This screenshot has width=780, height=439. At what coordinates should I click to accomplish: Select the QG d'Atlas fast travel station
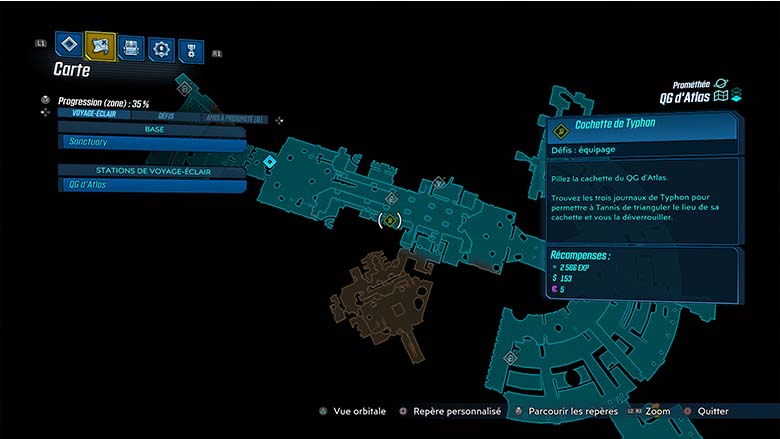pyautogui.click(x=152, y=185)
